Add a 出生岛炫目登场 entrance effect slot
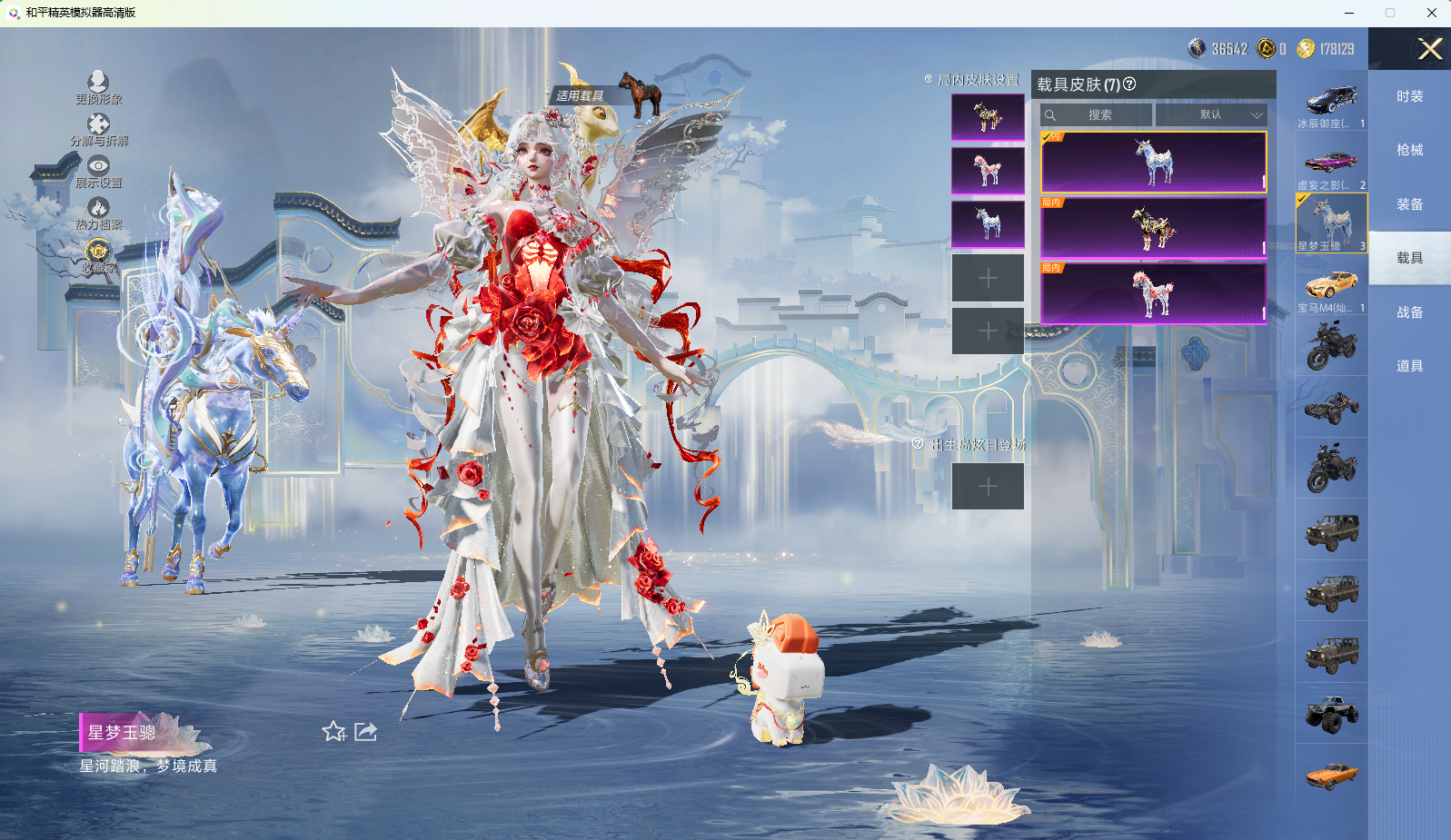 [988, 487]
